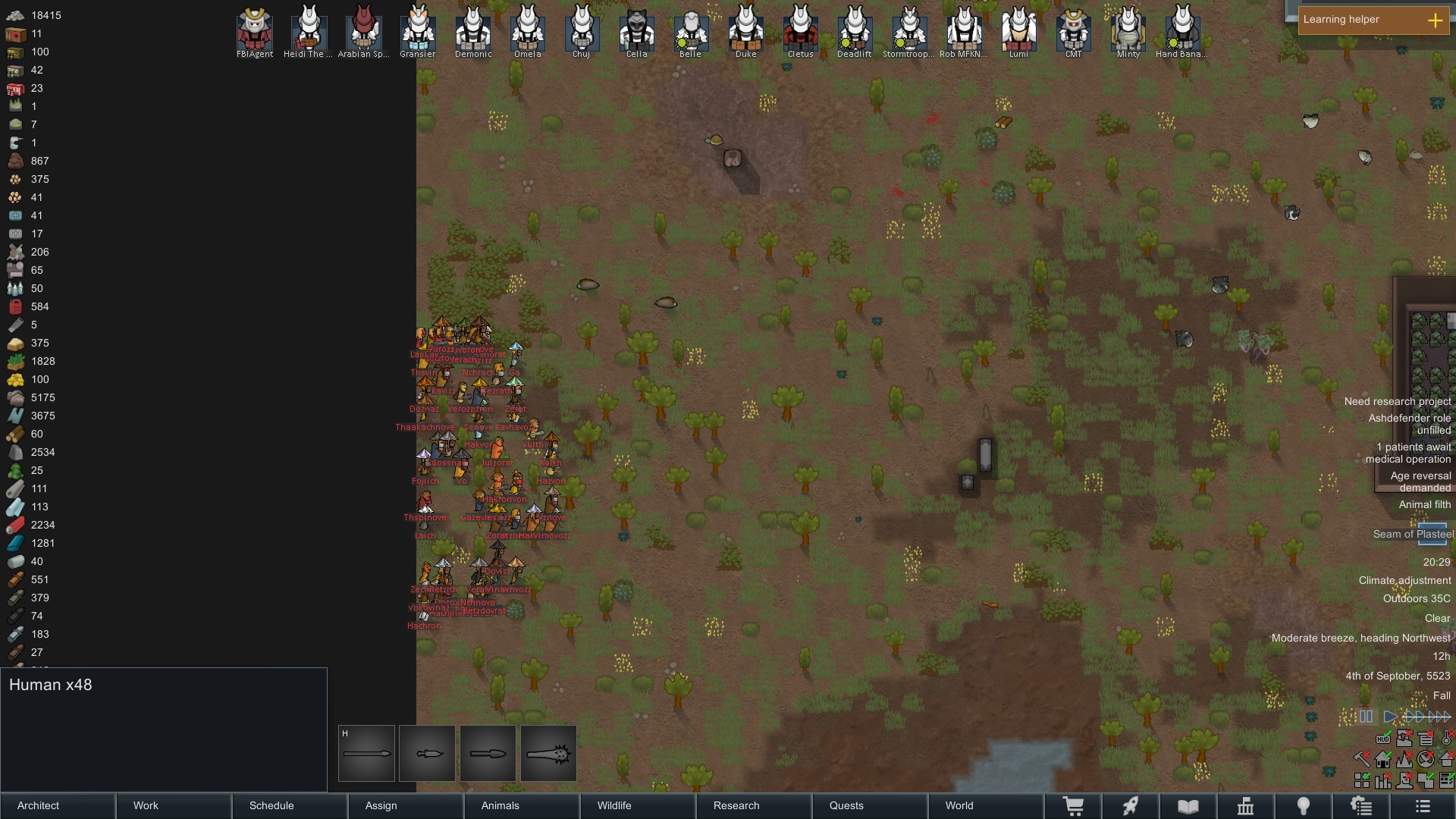Pause the game with the pause button

(1366, 716)
